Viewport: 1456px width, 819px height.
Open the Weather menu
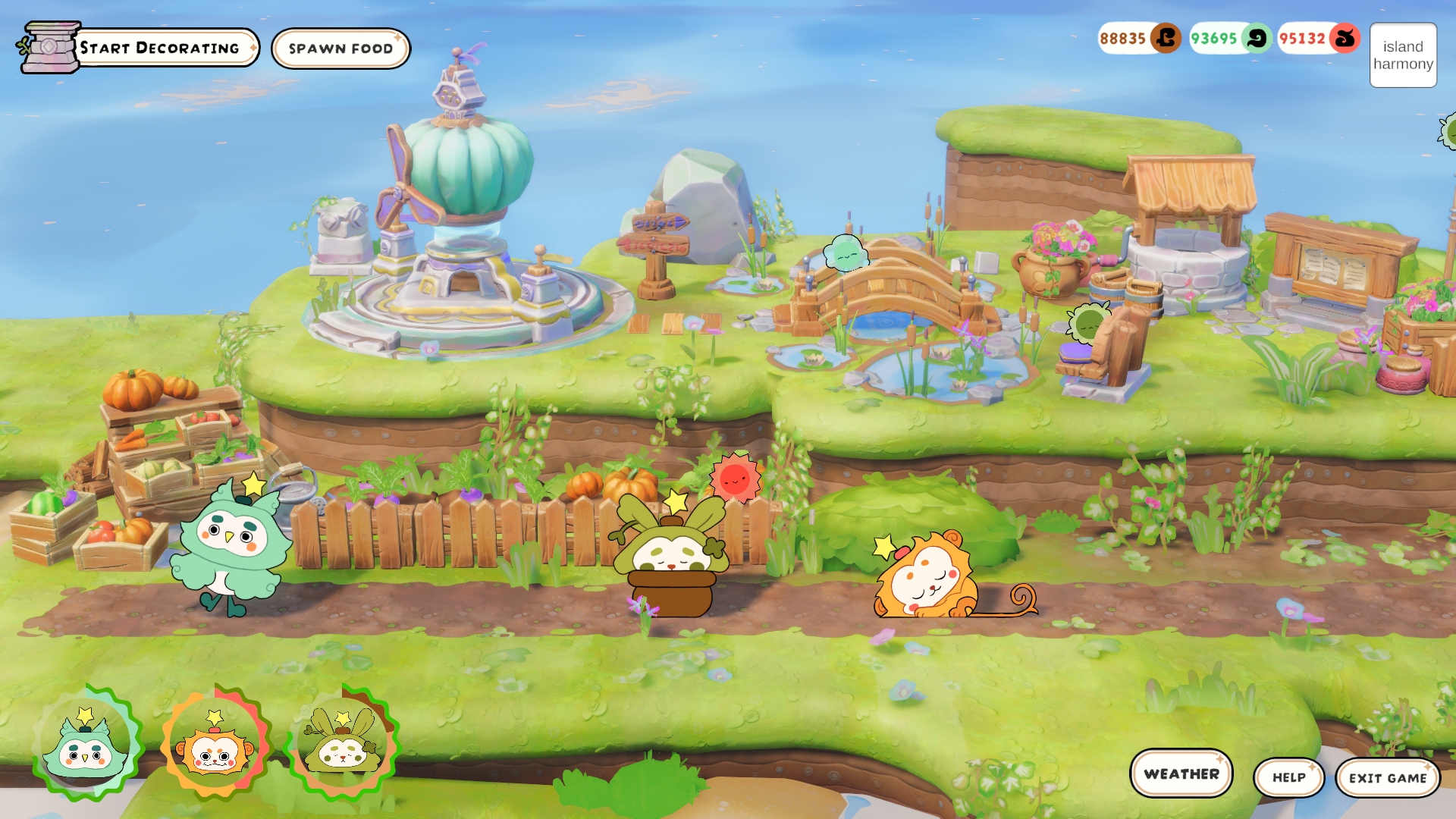[x=1181, y=773]
